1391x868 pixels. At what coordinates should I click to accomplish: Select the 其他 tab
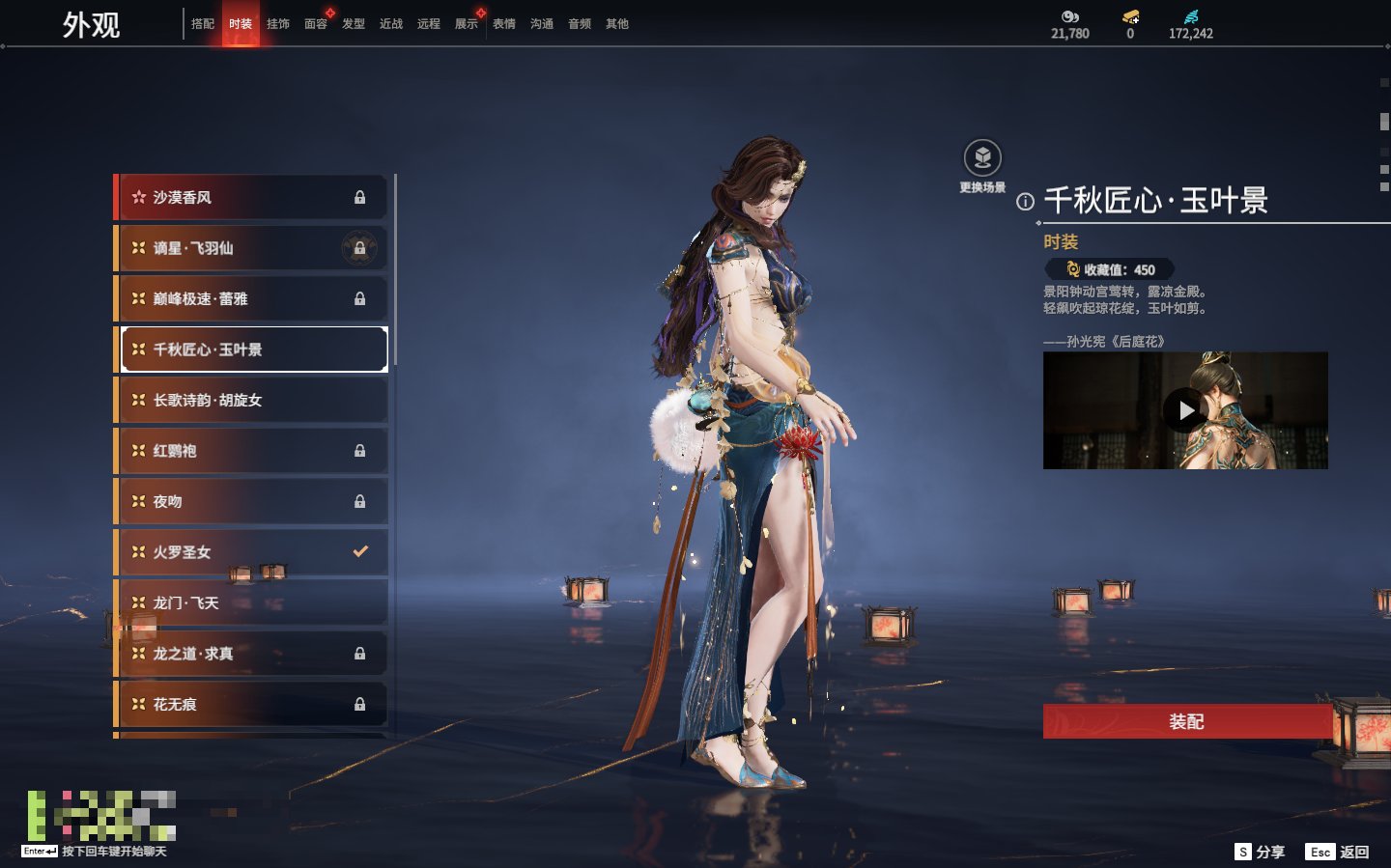point(617,24)
